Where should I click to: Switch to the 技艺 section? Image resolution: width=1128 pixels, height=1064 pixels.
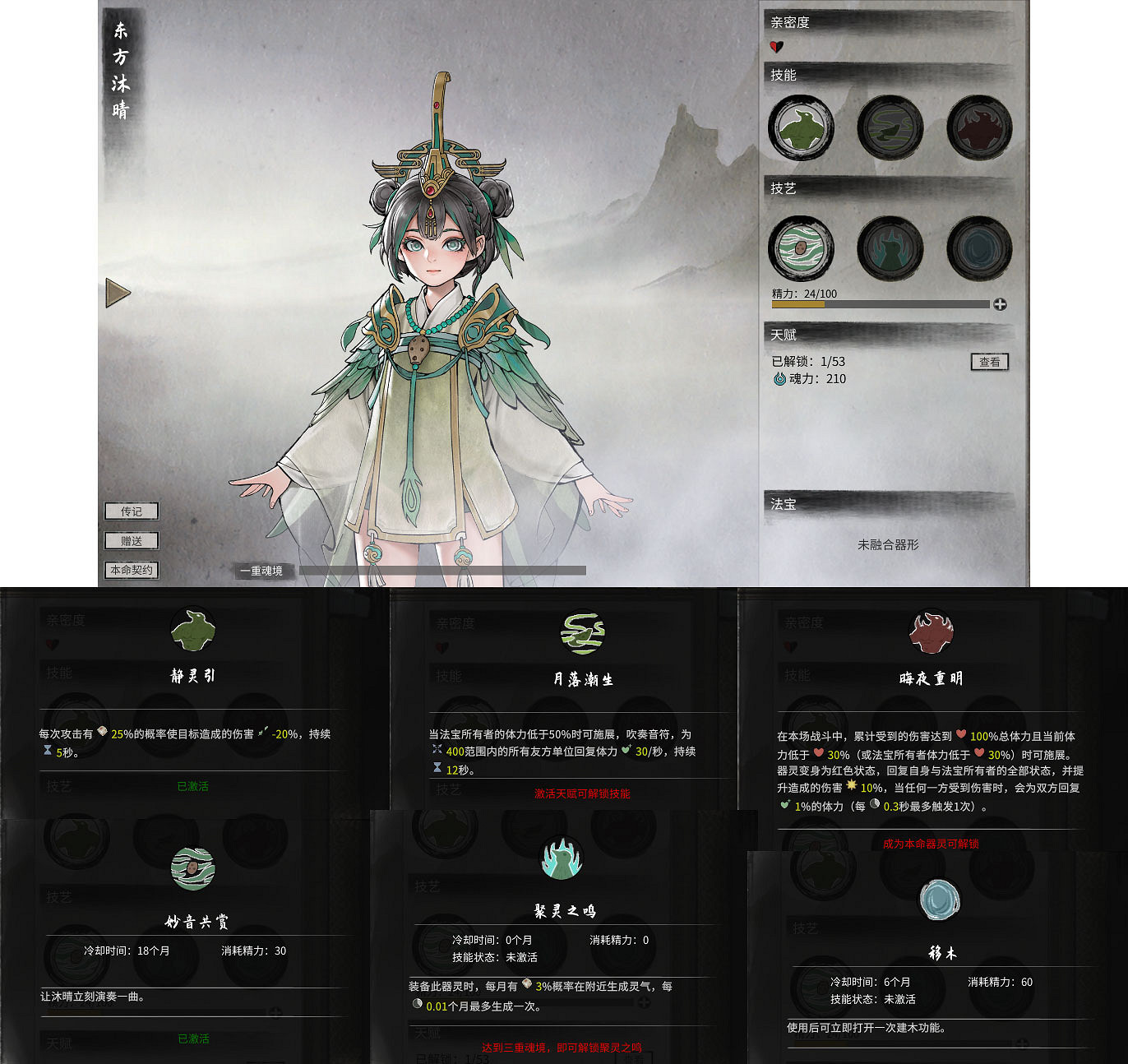tap(783, 187)
